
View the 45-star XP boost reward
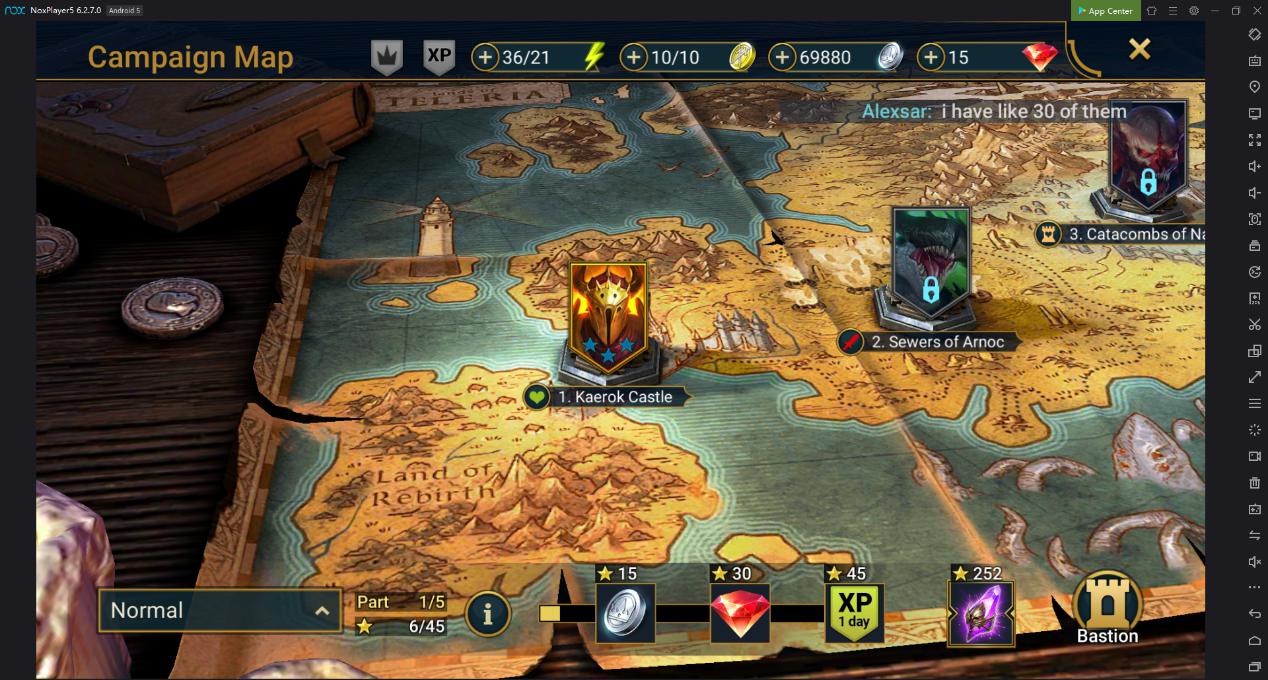[x=854, y=613]
